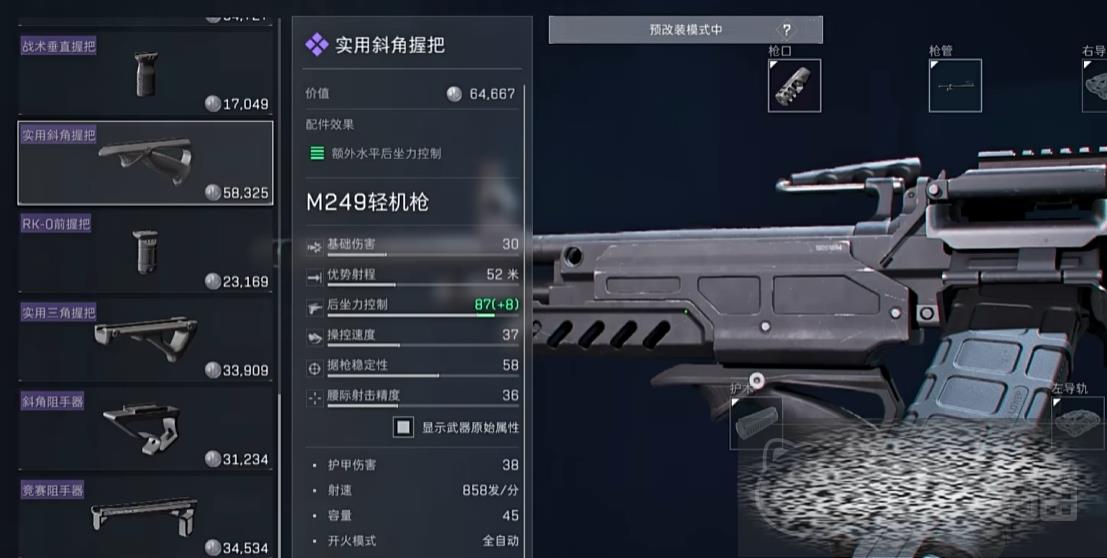Choose the 竞赛阻手器 hand stop

145,517
